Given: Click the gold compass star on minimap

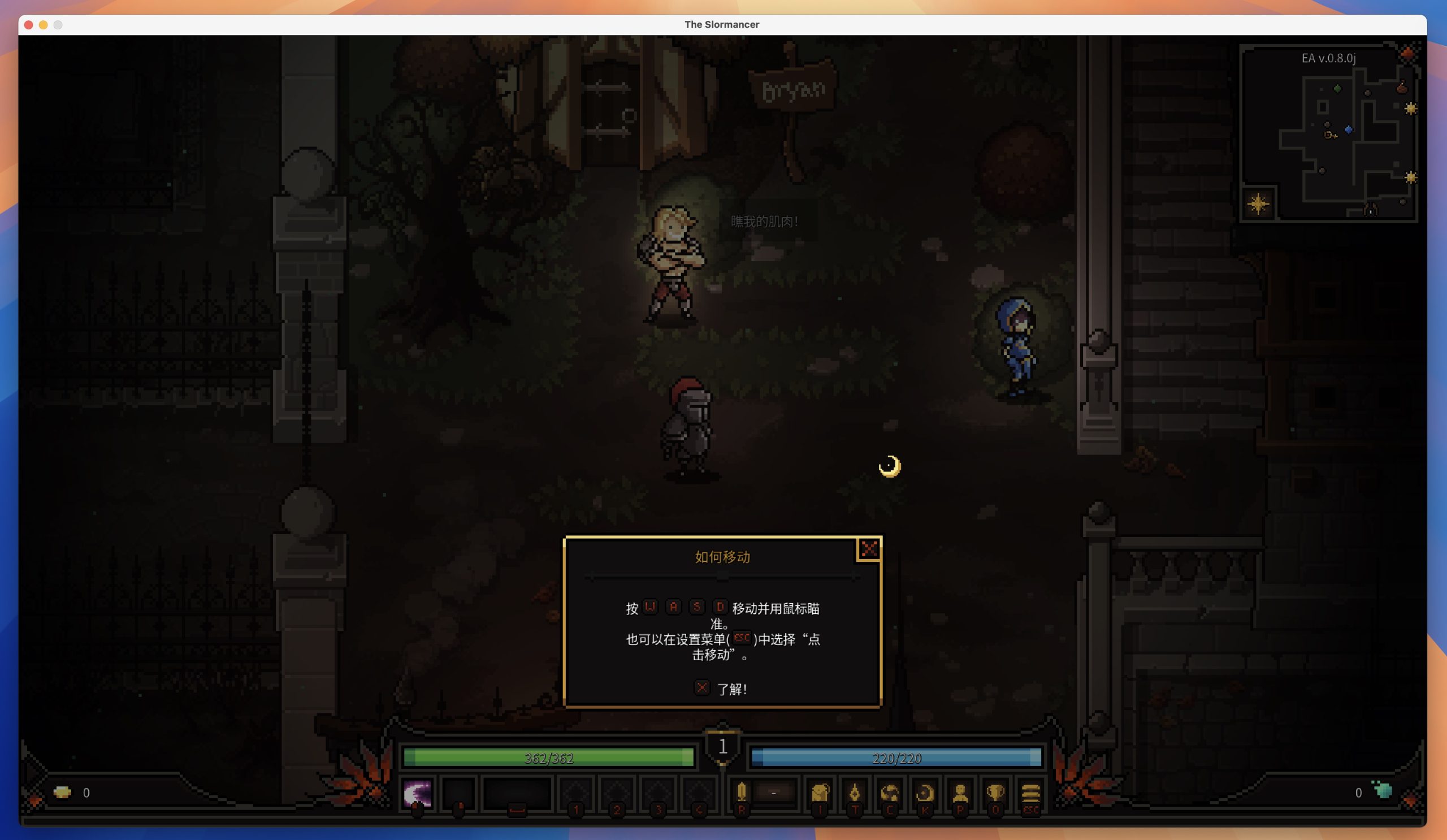Looking at the screenshot, I should [1258, 204].
